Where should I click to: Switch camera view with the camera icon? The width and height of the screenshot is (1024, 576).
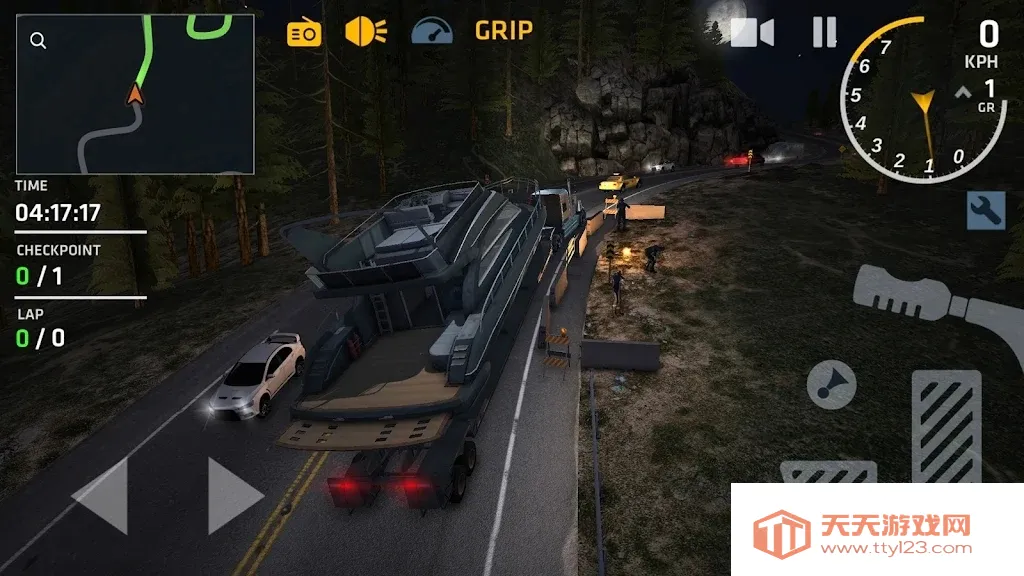point(752,33)
